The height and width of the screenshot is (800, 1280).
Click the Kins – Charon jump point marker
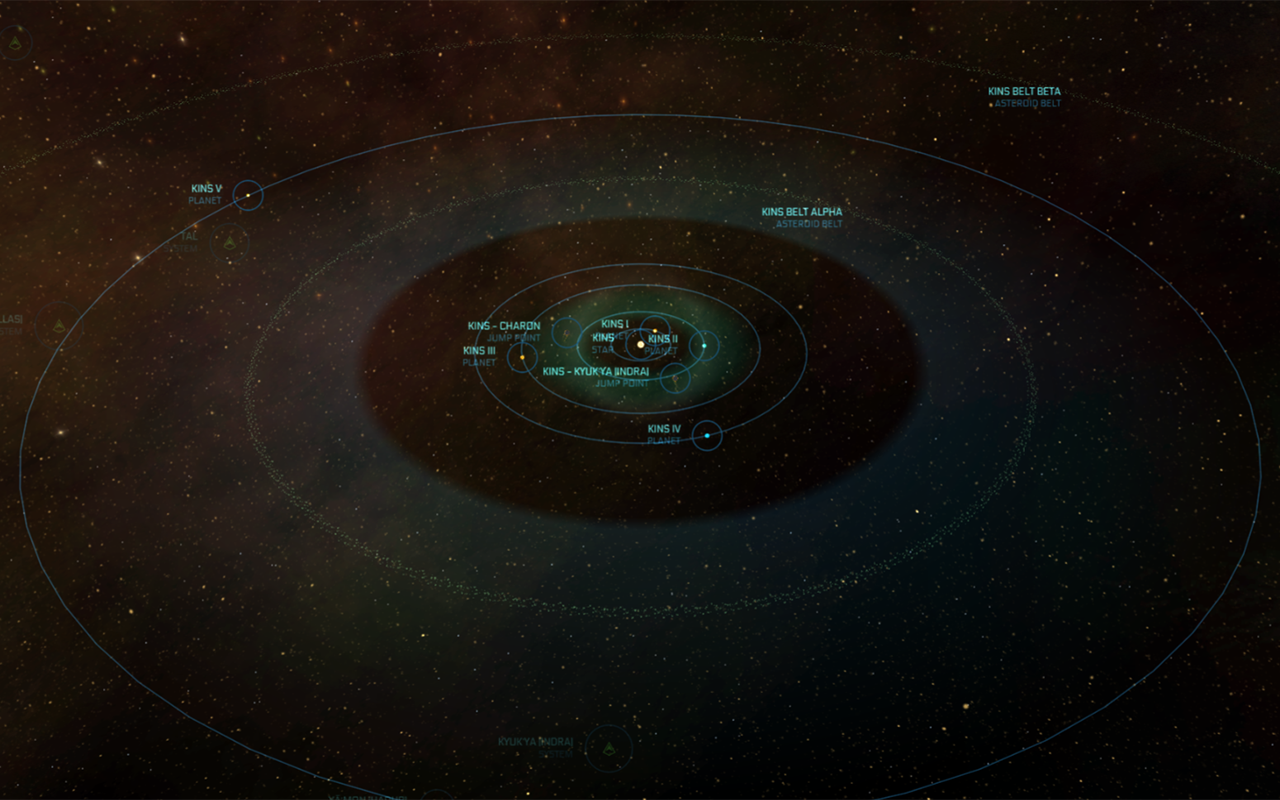(x=566, y=332)
